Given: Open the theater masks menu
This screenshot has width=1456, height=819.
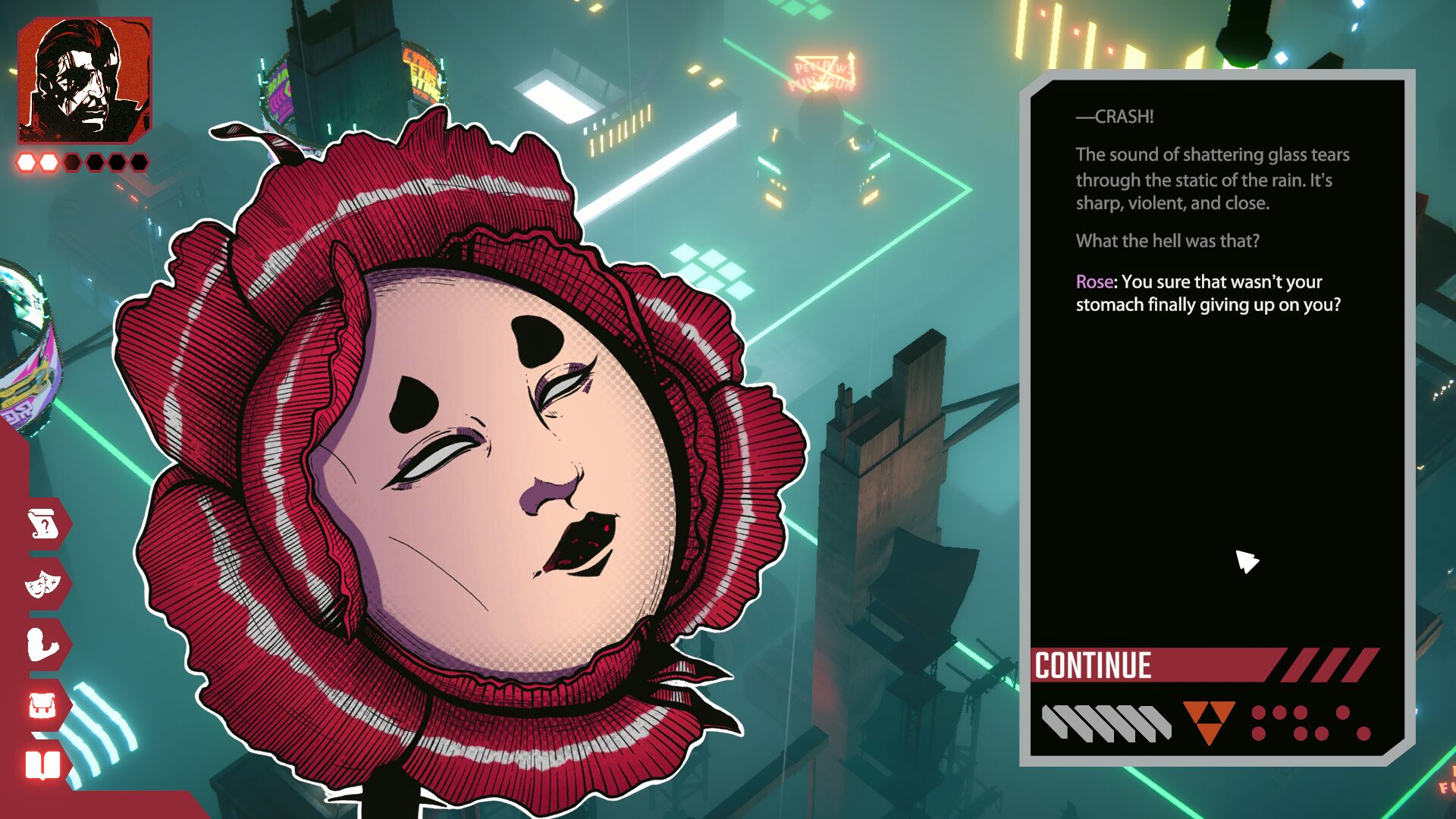Looking at the screenshot, I should coord(43,584).
